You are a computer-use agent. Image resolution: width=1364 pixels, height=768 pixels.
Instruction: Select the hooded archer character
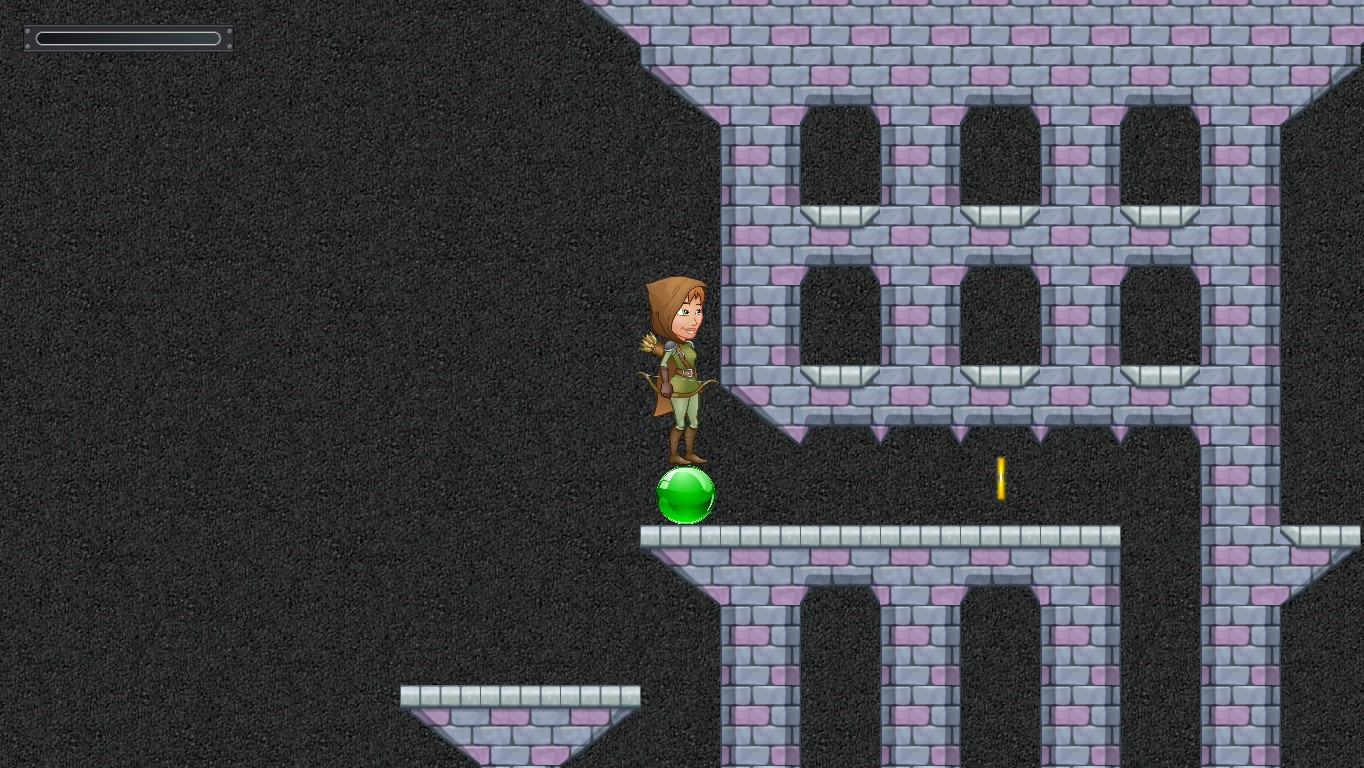678,370
